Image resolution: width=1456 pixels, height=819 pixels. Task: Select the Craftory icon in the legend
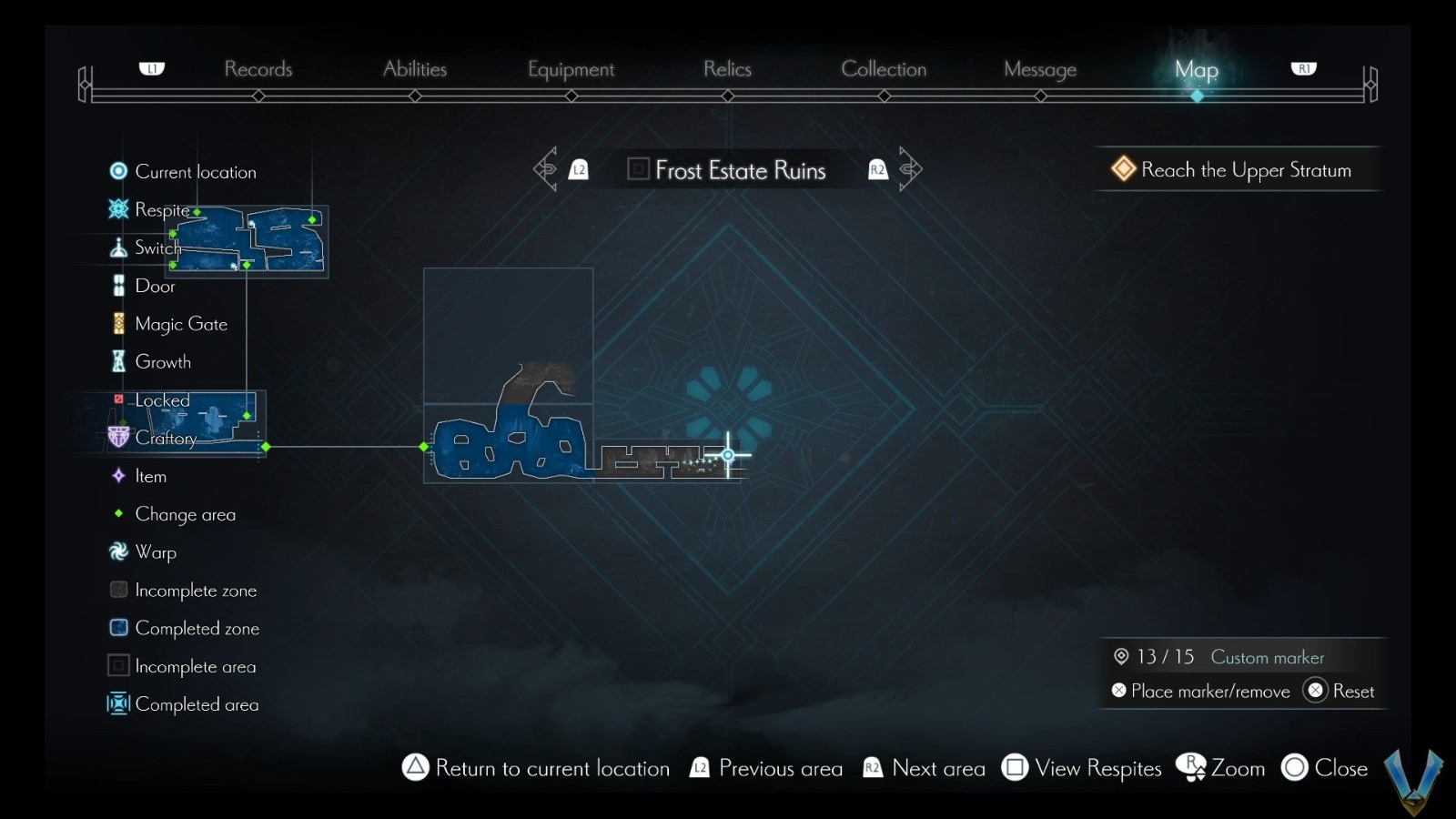117,438
